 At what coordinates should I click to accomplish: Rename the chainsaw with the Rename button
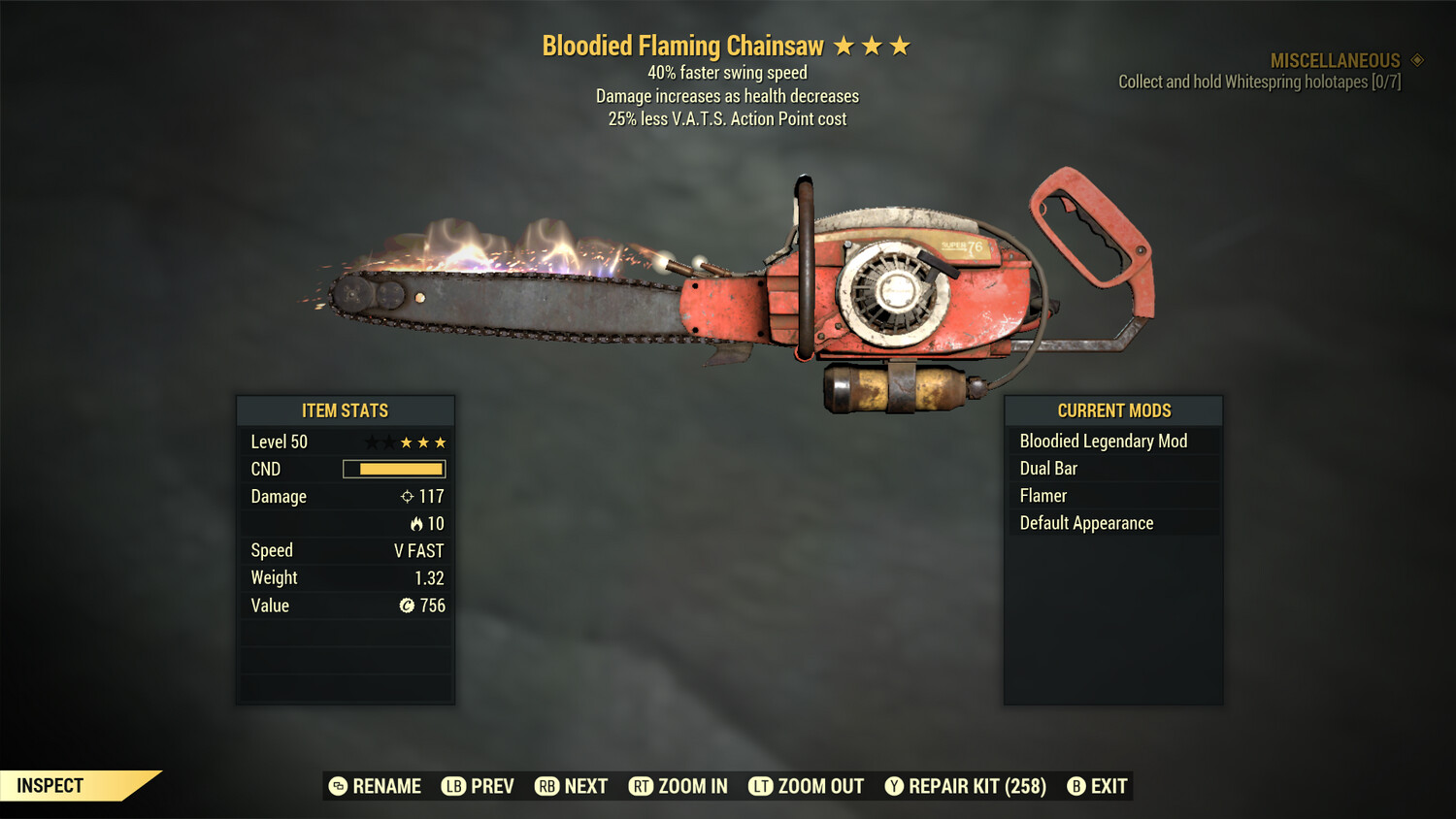[x=375, y=786]
